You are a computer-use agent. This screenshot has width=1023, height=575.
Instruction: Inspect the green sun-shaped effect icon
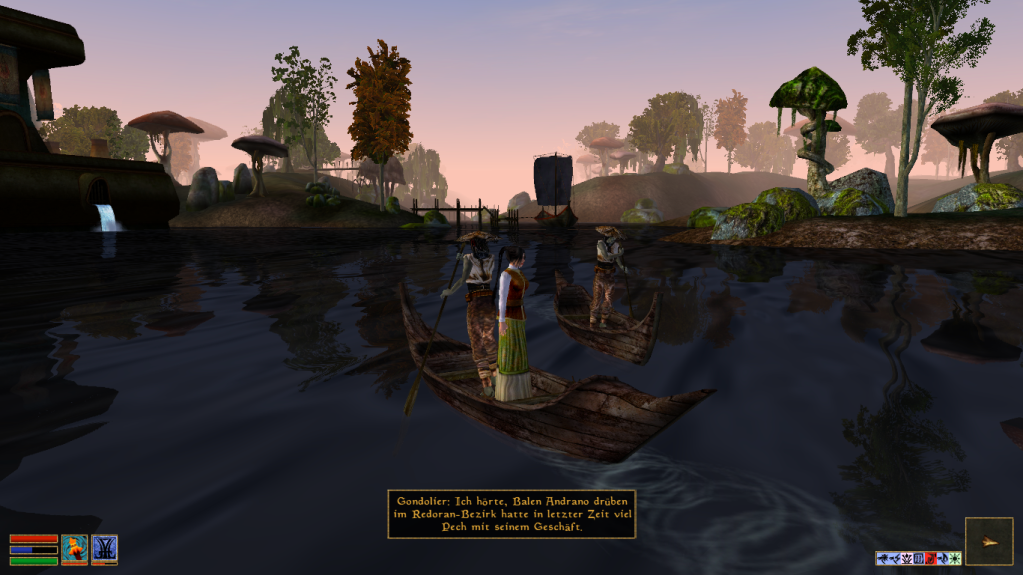955,558
